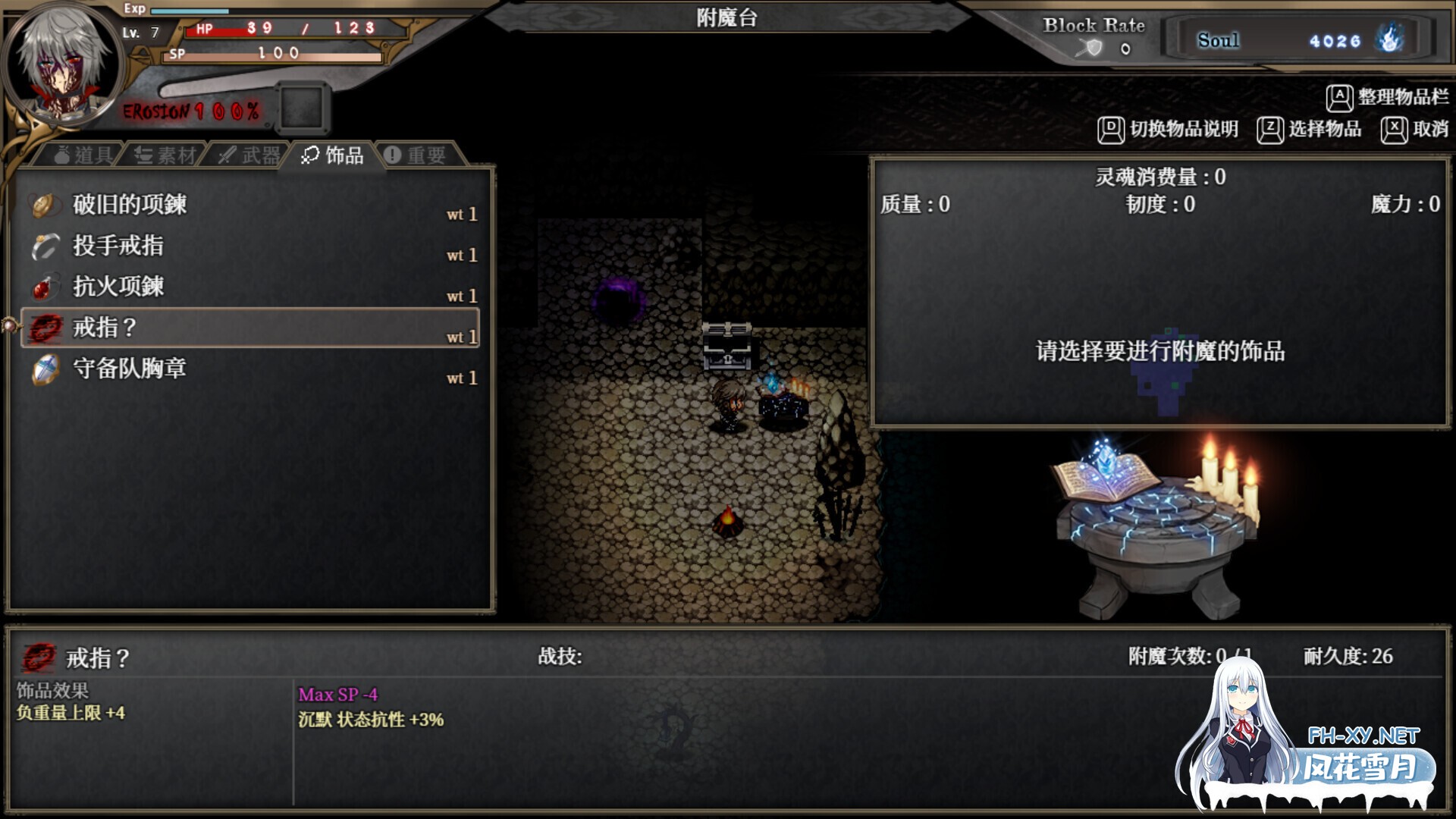The image size is (1456, 819).
Task: Click the corrupted ring icon of 戒指？
Action: 43,328
